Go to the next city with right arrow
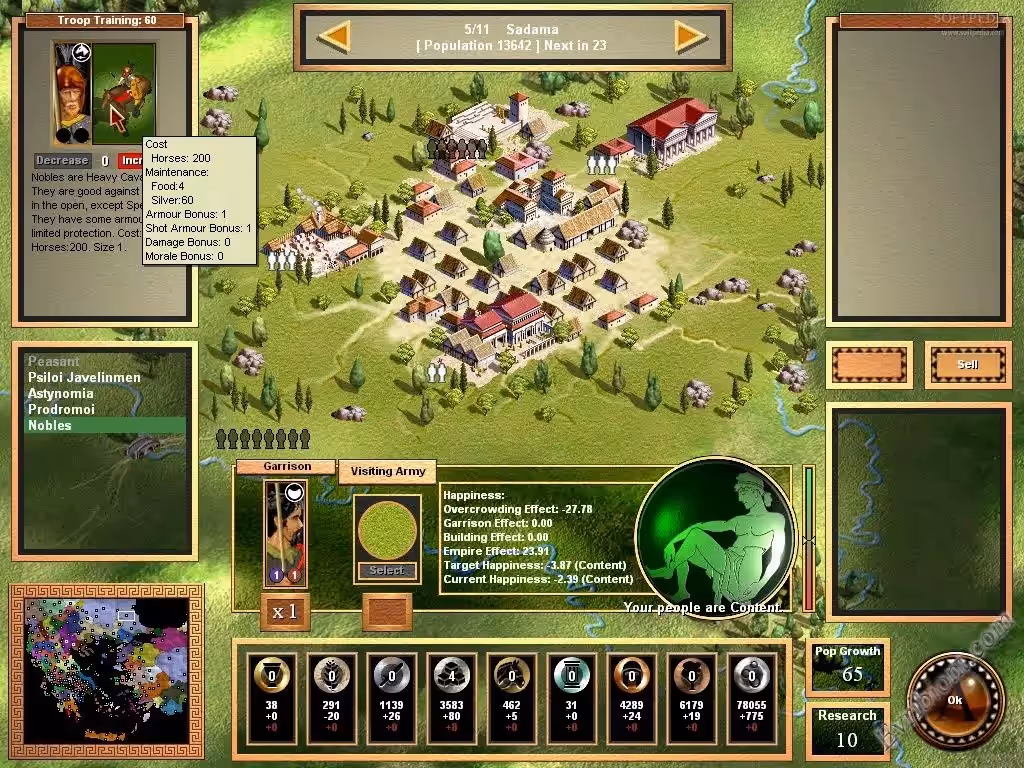 point(690,38)
